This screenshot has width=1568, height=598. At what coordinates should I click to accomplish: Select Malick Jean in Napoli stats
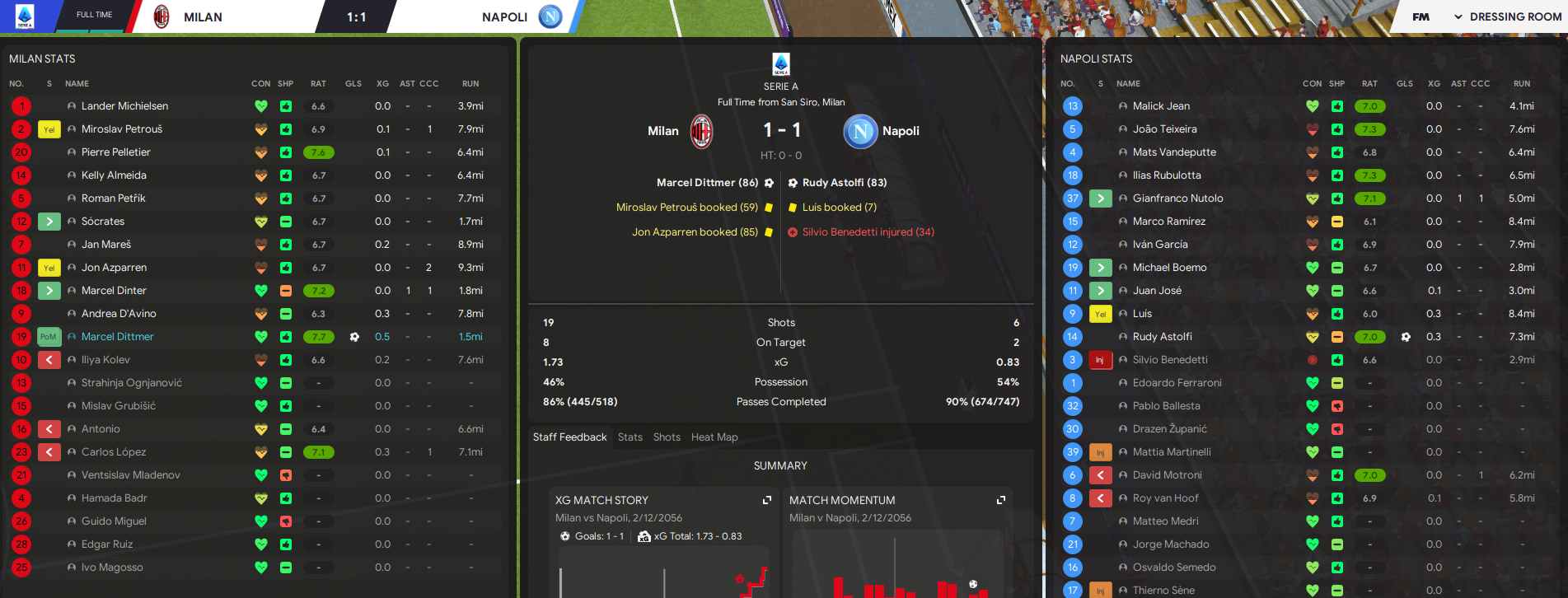pos(1160,106)
